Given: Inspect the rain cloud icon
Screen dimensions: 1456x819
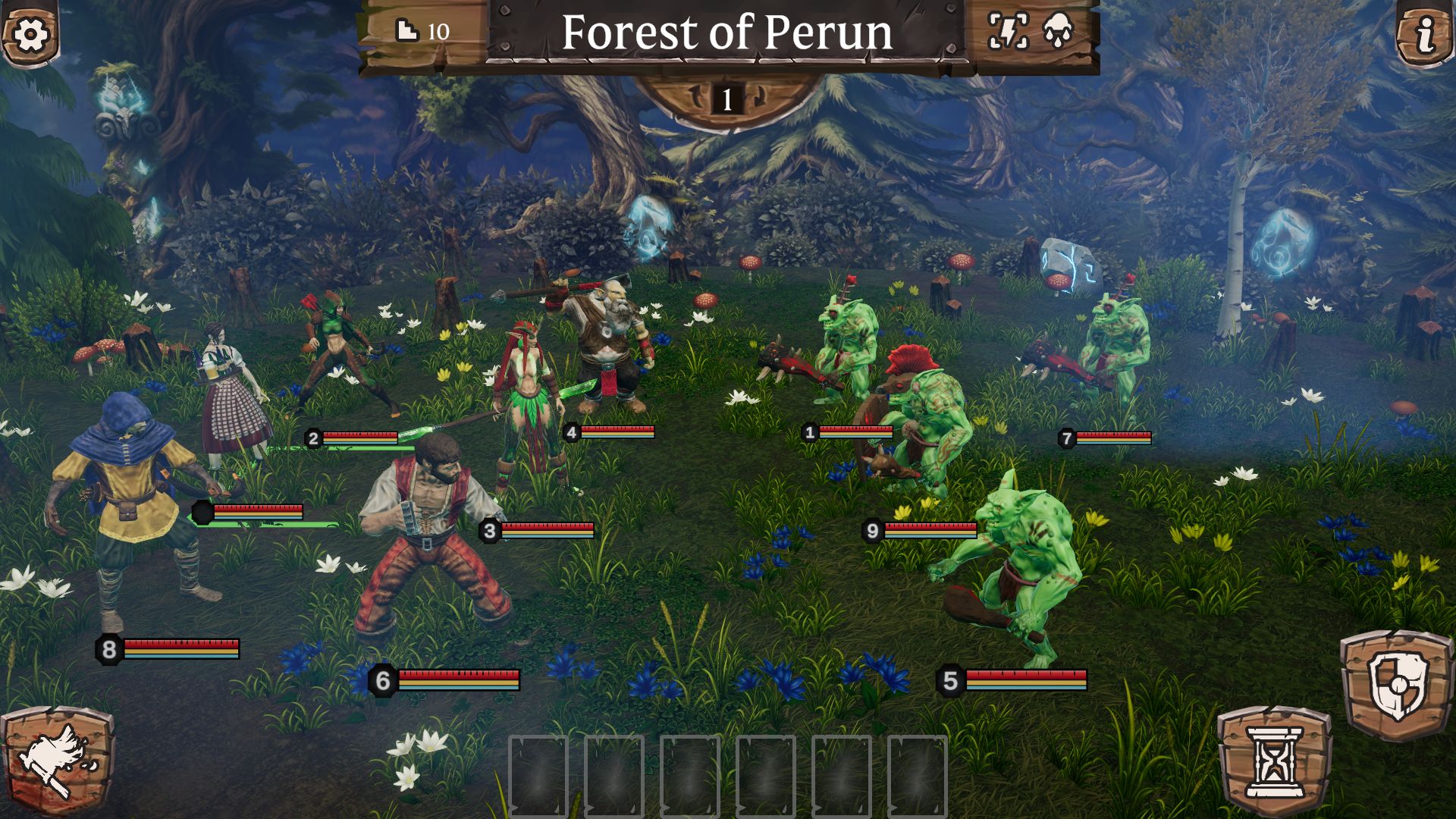Looking at the screenshot, I should point(1059,32).
